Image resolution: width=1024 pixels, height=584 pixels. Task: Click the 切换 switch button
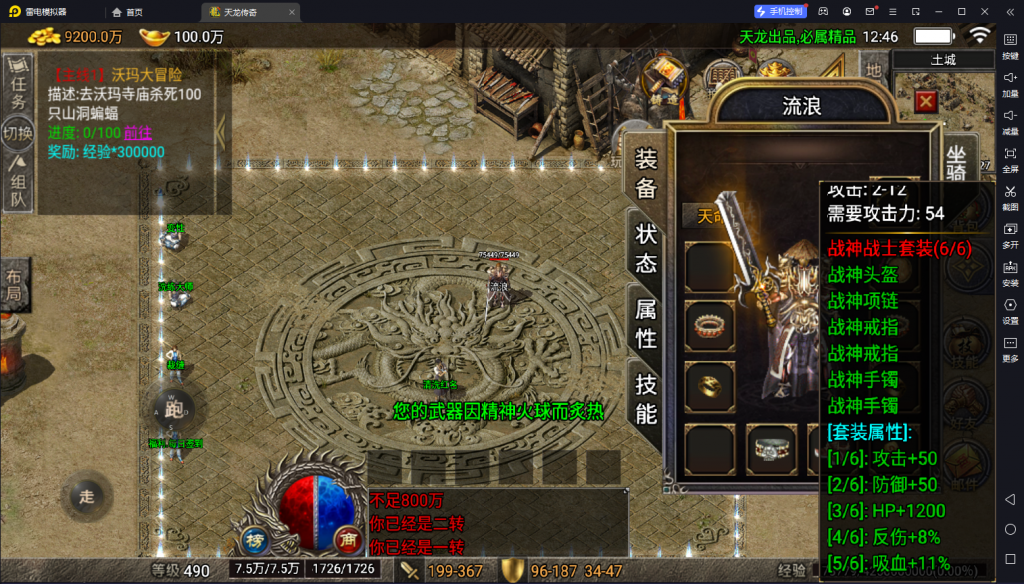(x=17, y=132)
